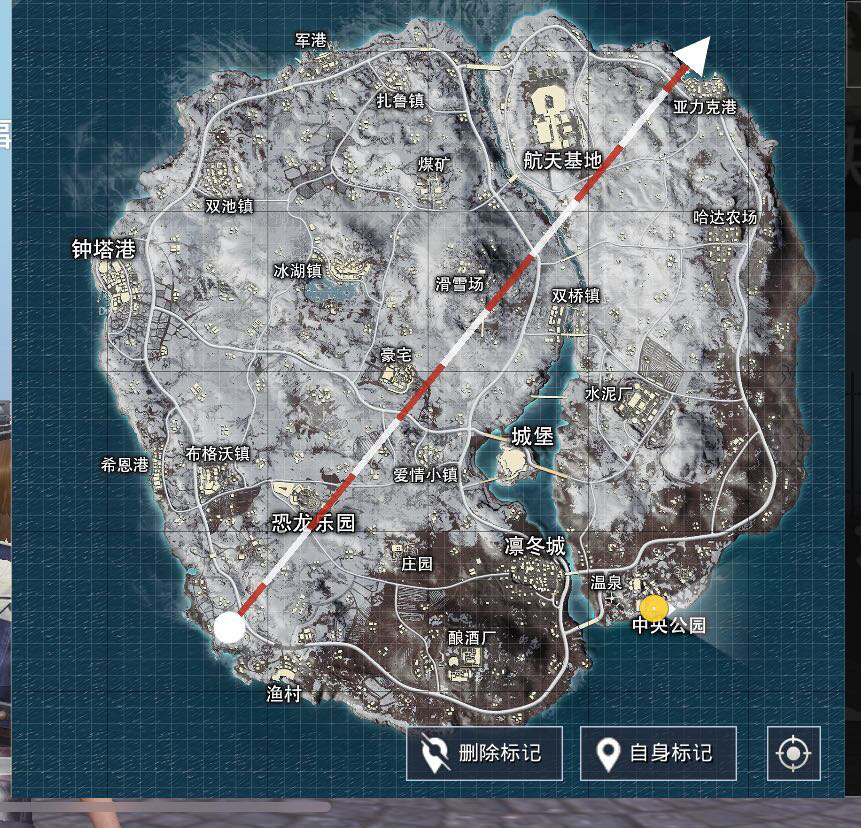The image size is (861, 828).
Task: Choose the 水泥厂 map label
Action: point(610,395)
